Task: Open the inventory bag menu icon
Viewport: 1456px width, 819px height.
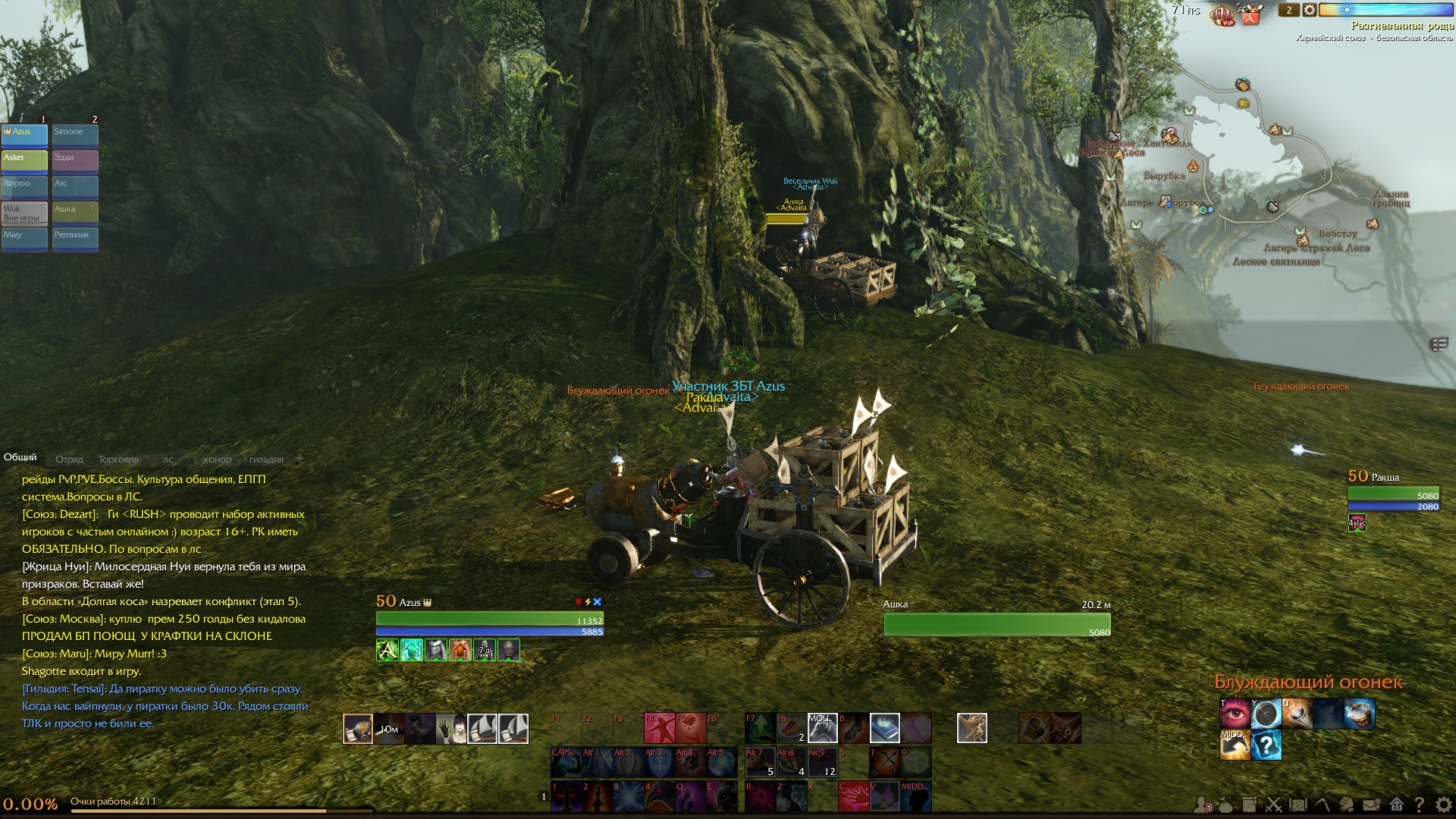Action: tap(1225, 805)
